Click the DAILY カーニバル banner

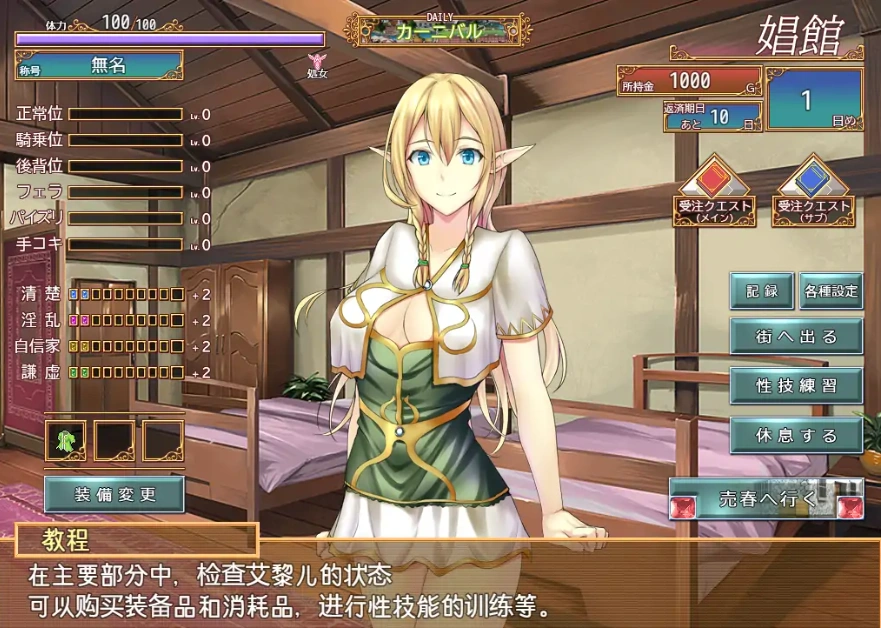click(x=438, y=30)
